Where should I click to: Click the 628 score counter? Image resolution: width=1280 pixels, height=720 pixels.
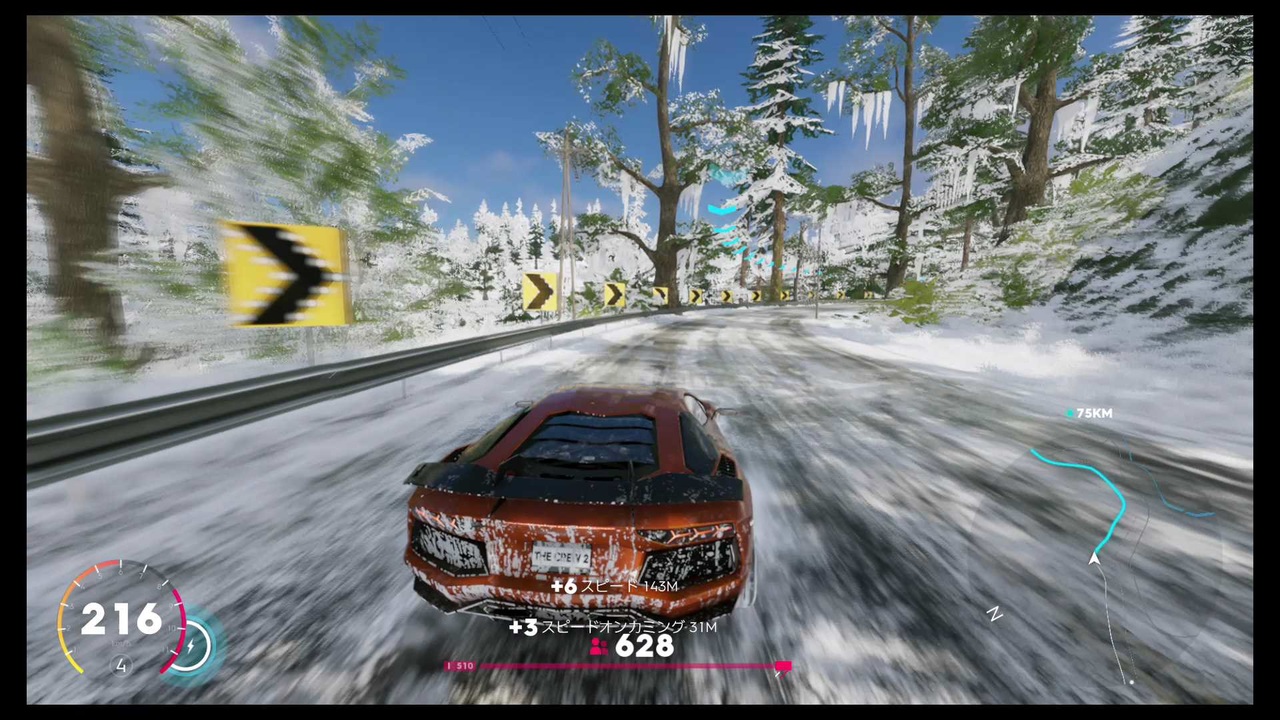(x=645, y=647)
